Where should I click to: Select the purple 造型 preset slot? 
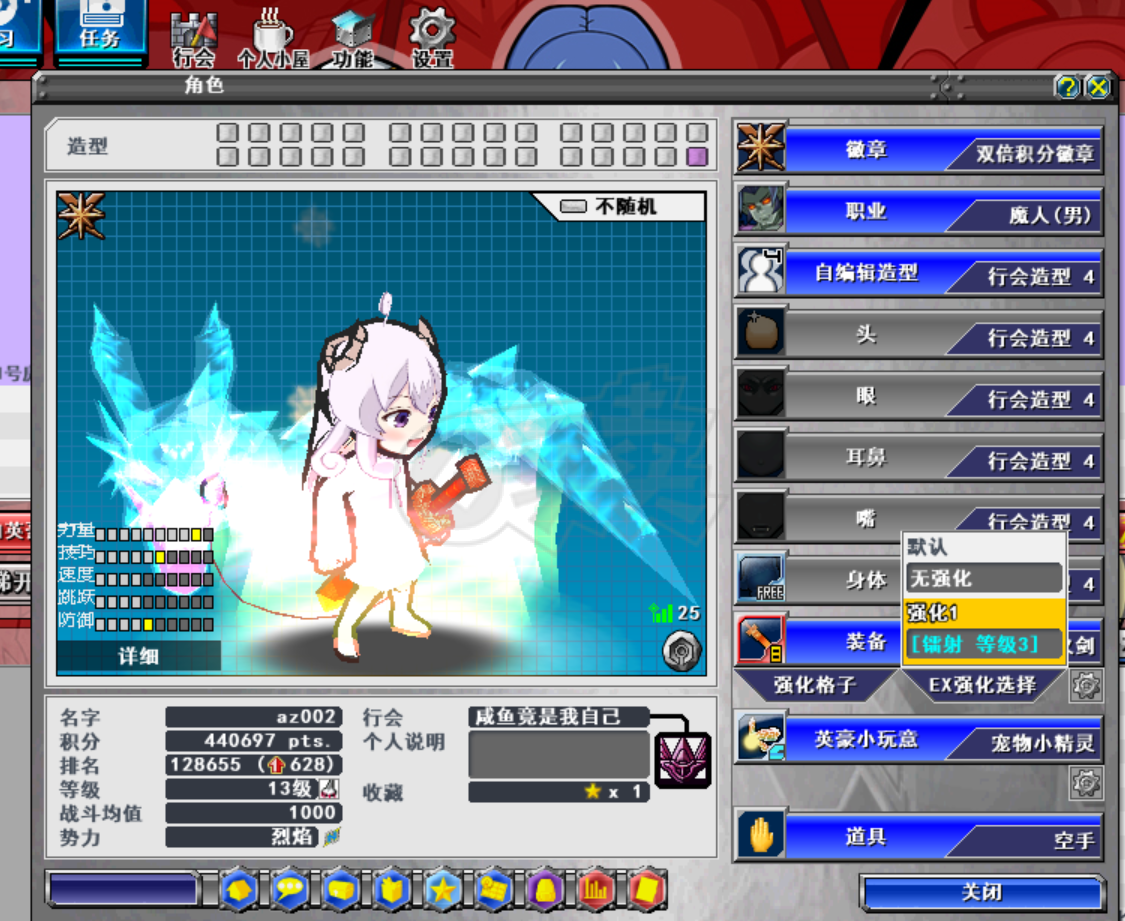[x=697, y=156]
